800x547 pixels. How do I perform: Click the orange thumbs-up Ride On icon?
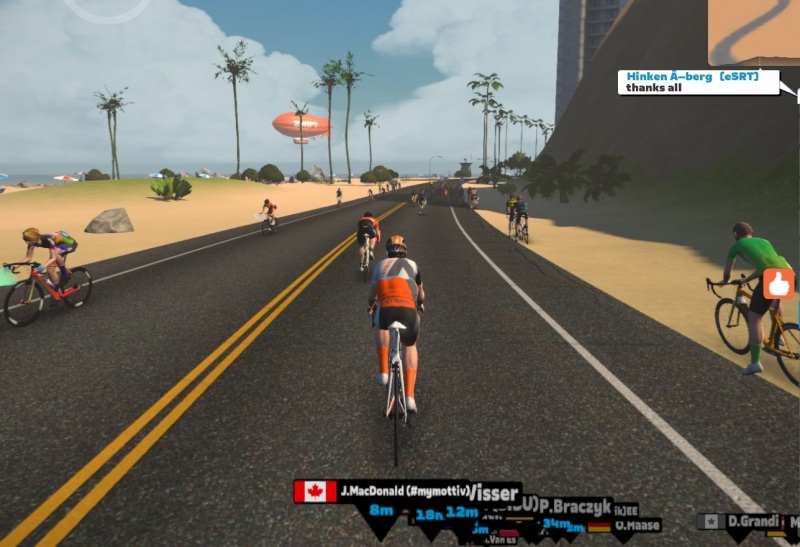click(779, 284)
